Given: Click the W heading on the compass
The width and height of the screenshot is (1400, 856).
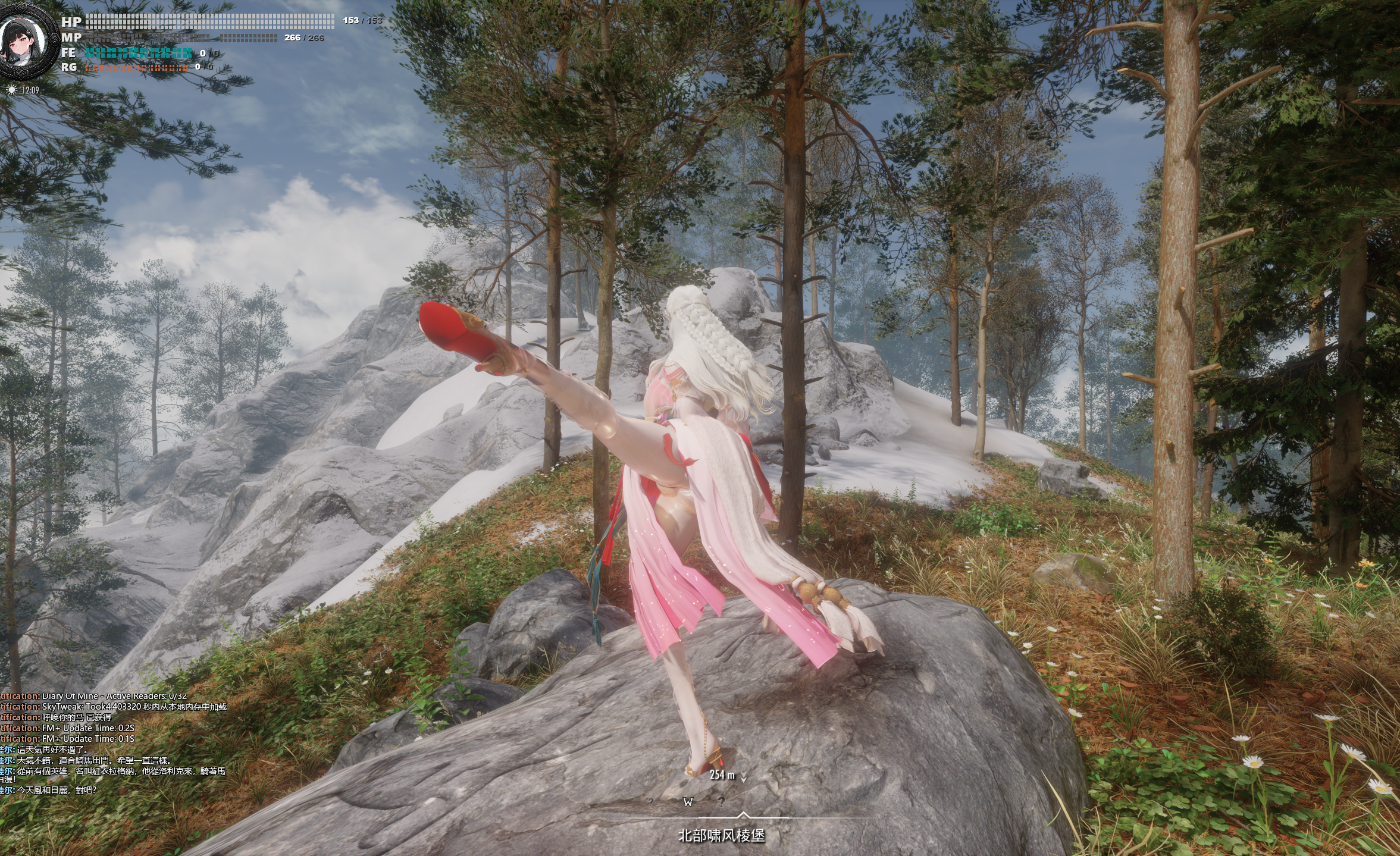Looking at the screenshot, I should click(688, 802).
